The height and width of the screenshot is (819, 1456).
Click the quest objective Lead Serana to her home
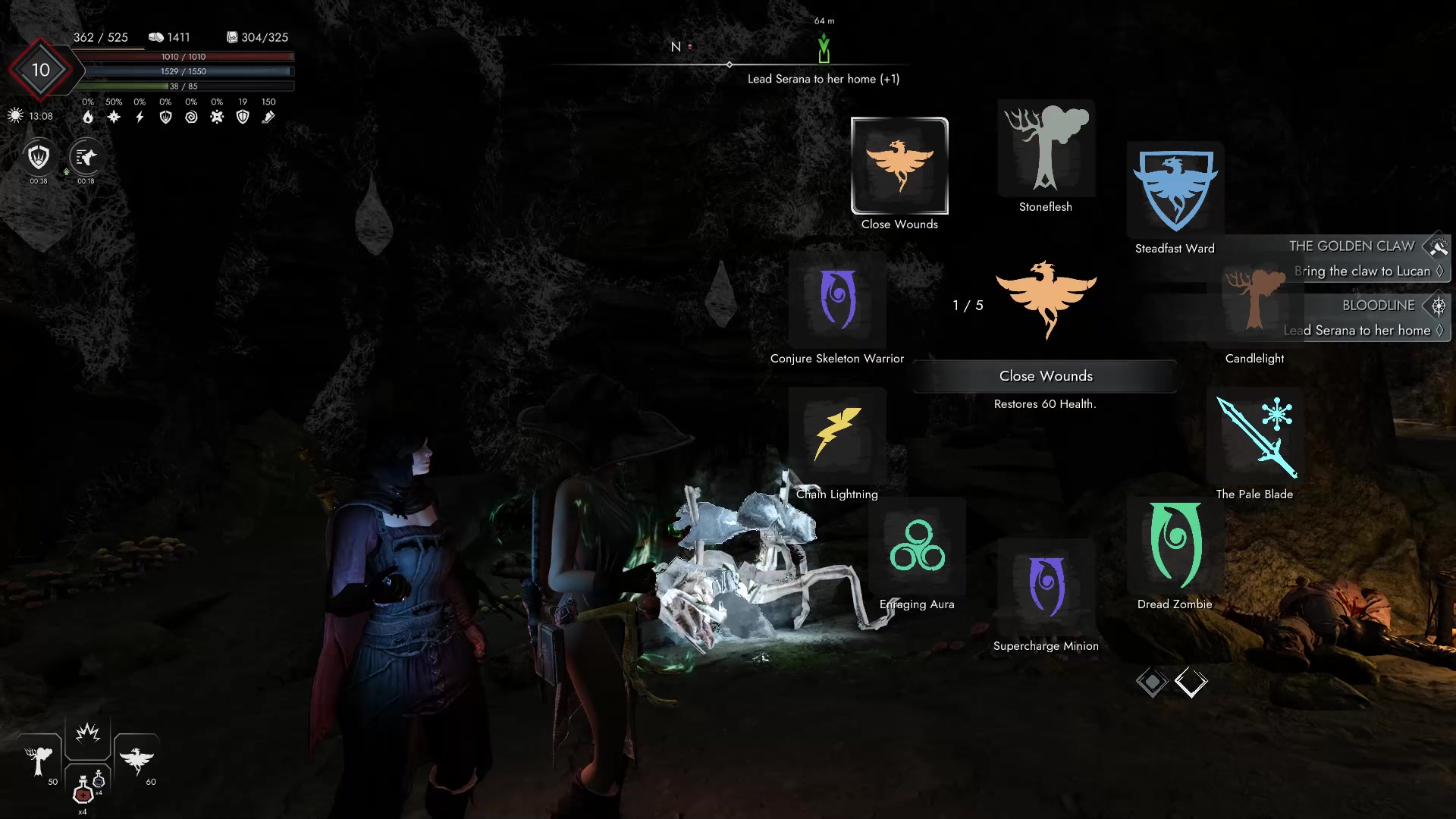click(823, 78)
